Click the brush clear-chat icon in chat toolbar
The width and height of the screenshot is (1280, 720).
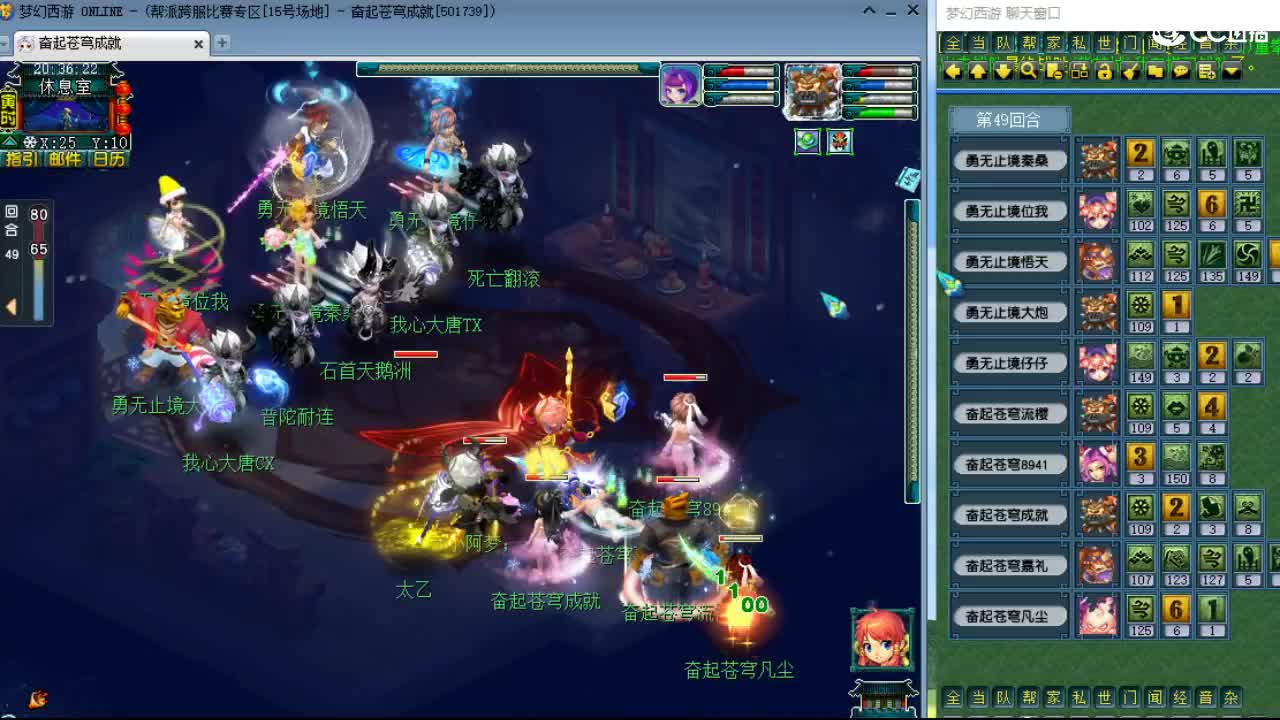pos(1131,72)
